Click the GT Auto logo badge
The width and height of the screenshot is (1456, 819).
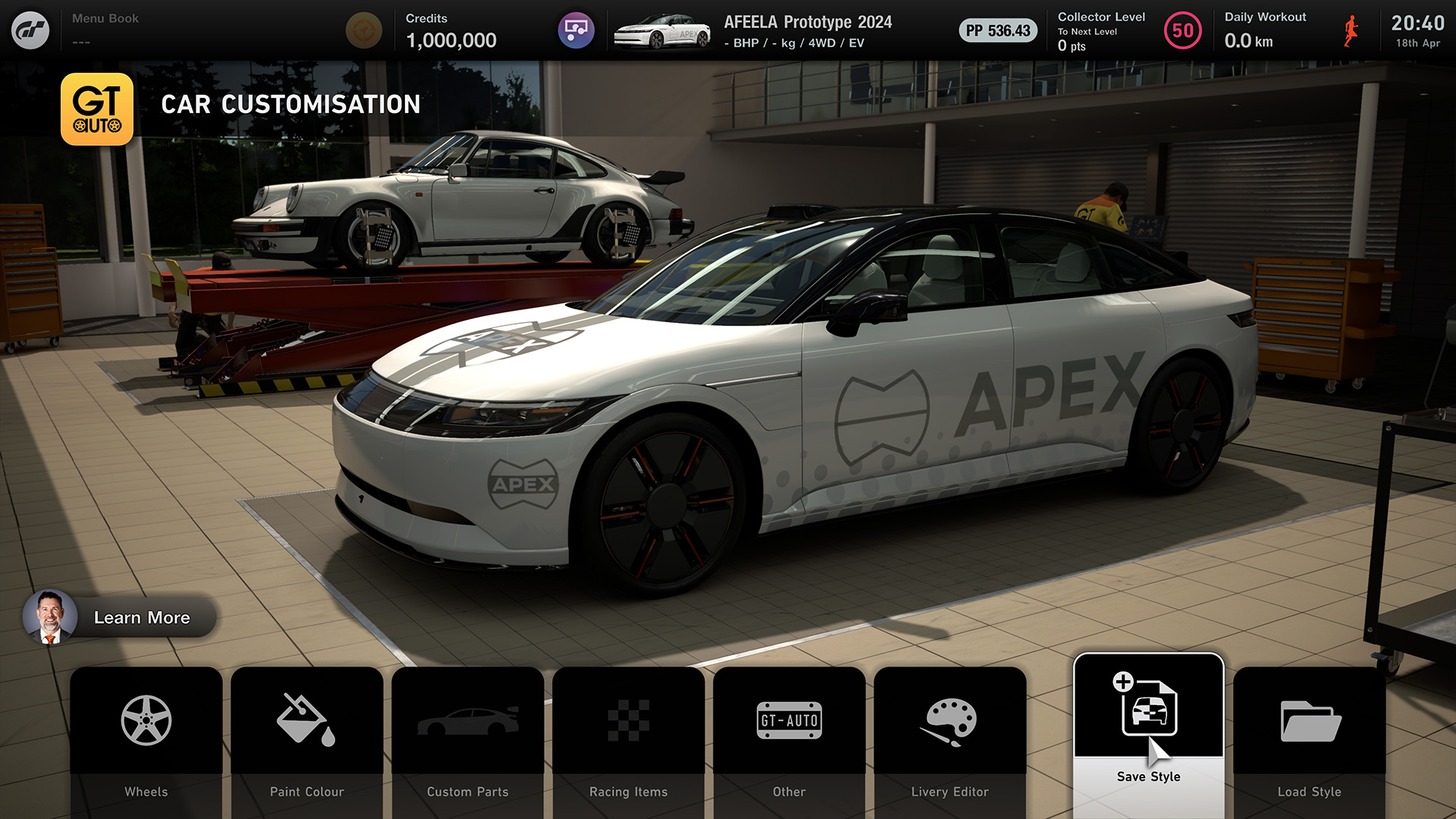[x=97, y=109]
